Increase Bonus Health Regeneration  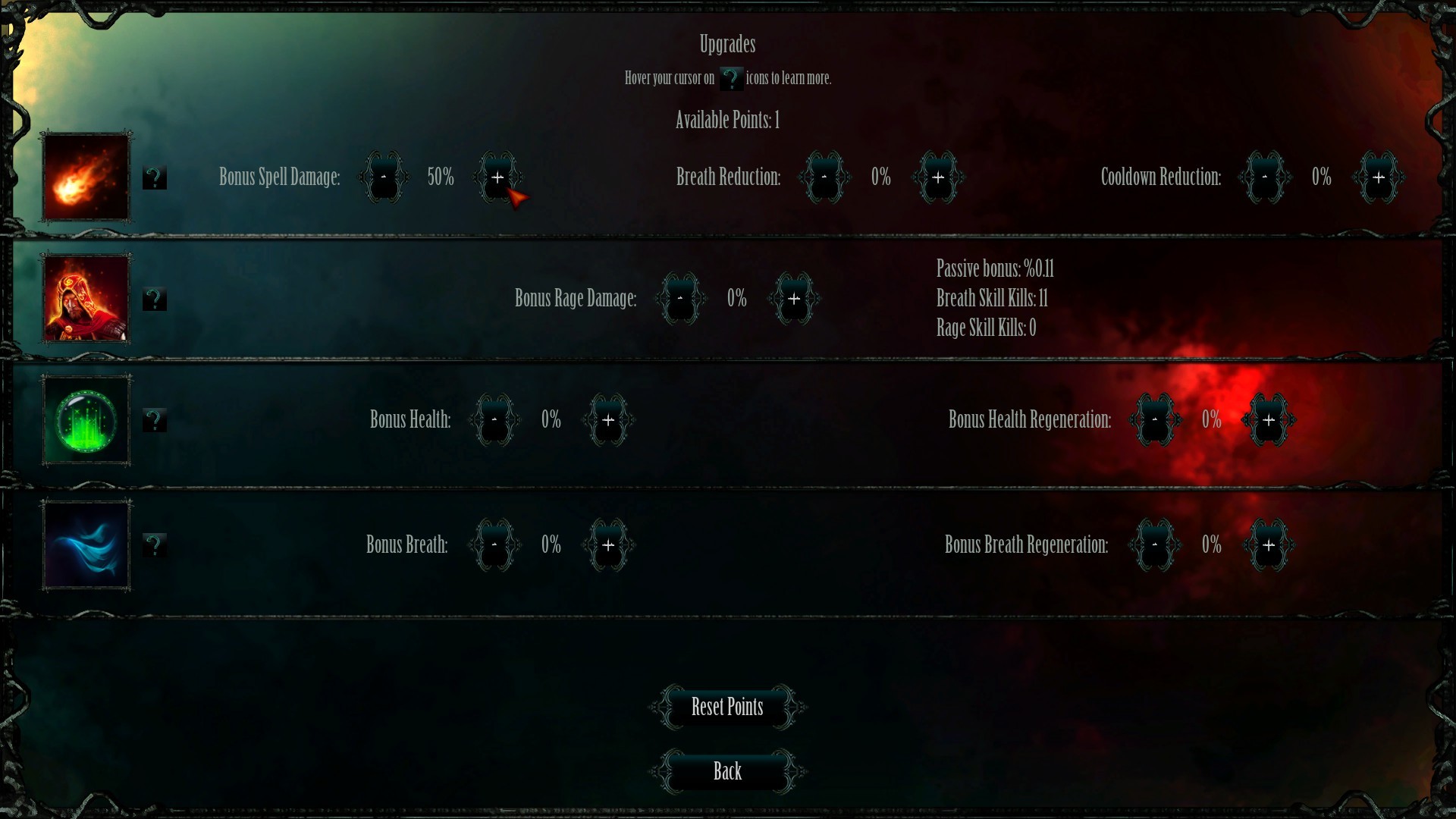1269,420
